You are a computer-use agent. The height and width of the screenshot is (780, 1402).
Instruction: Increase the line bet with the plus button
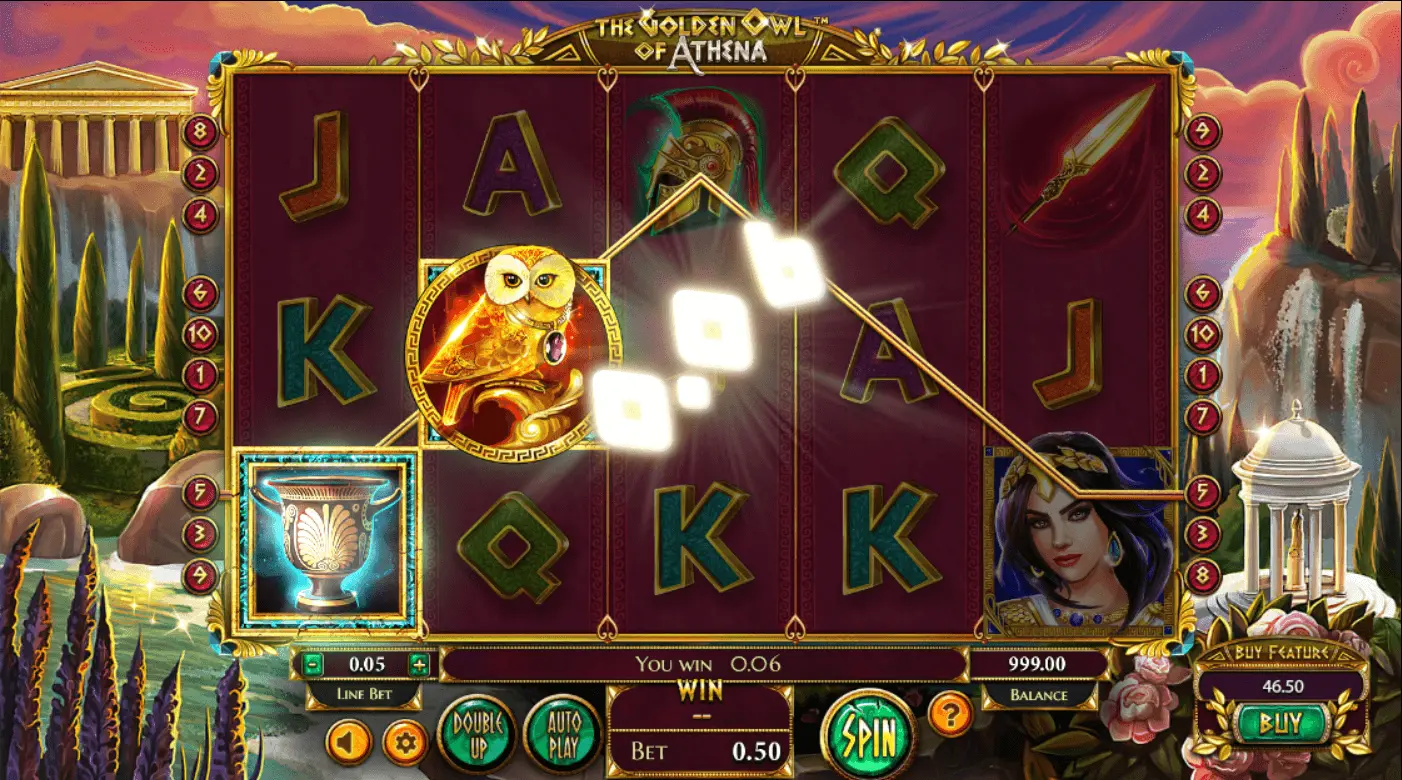418,664
